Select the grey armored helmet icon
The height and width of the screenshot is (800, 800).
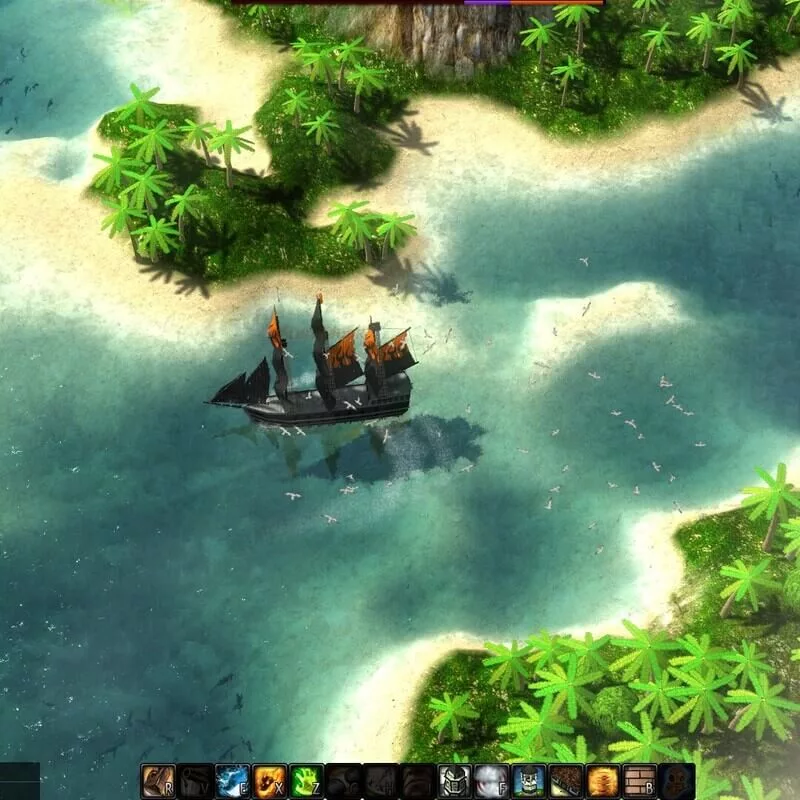point(454,781)
